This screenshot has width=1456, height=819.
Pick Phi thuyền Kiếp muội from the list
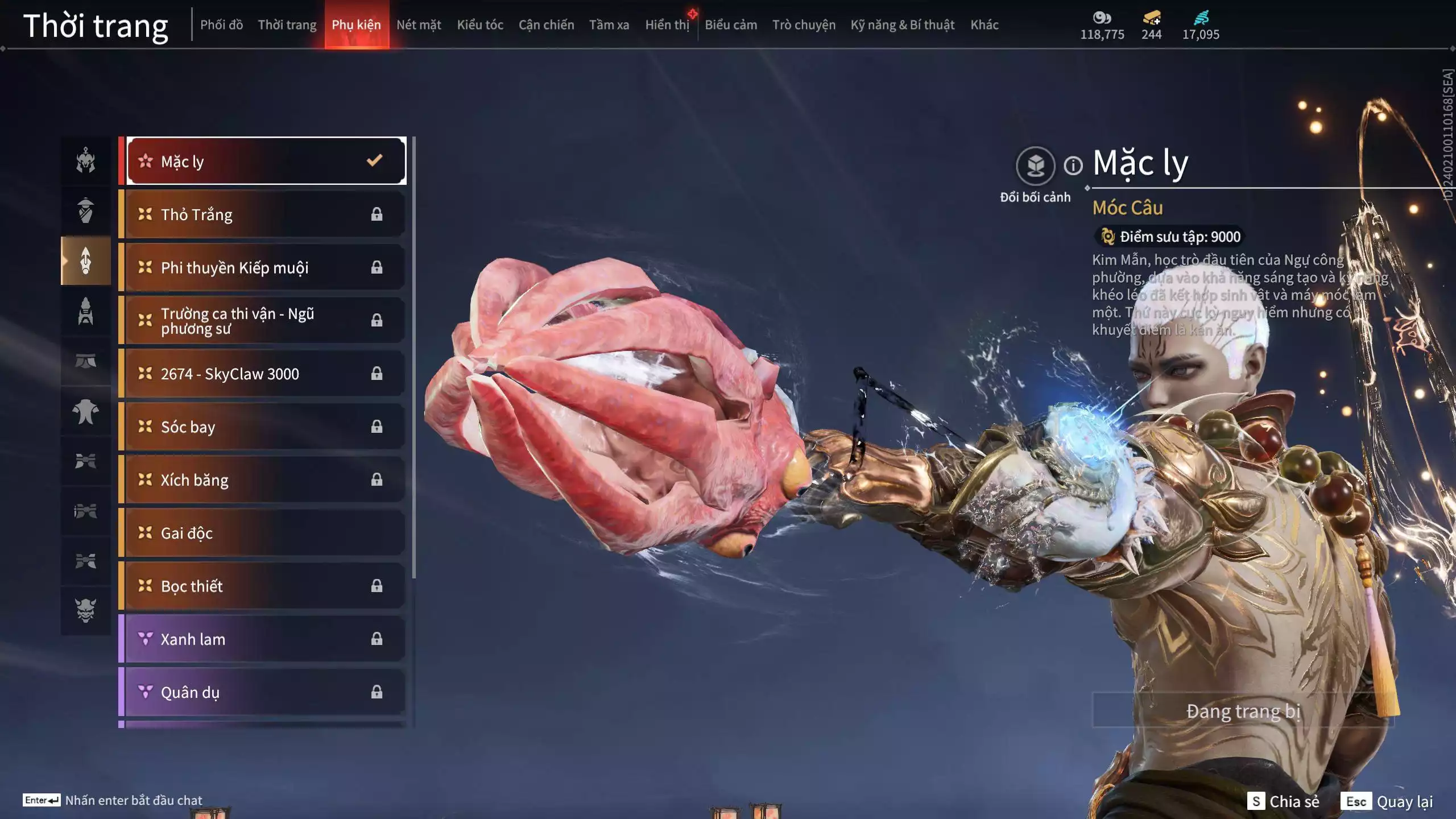(266, 267)
